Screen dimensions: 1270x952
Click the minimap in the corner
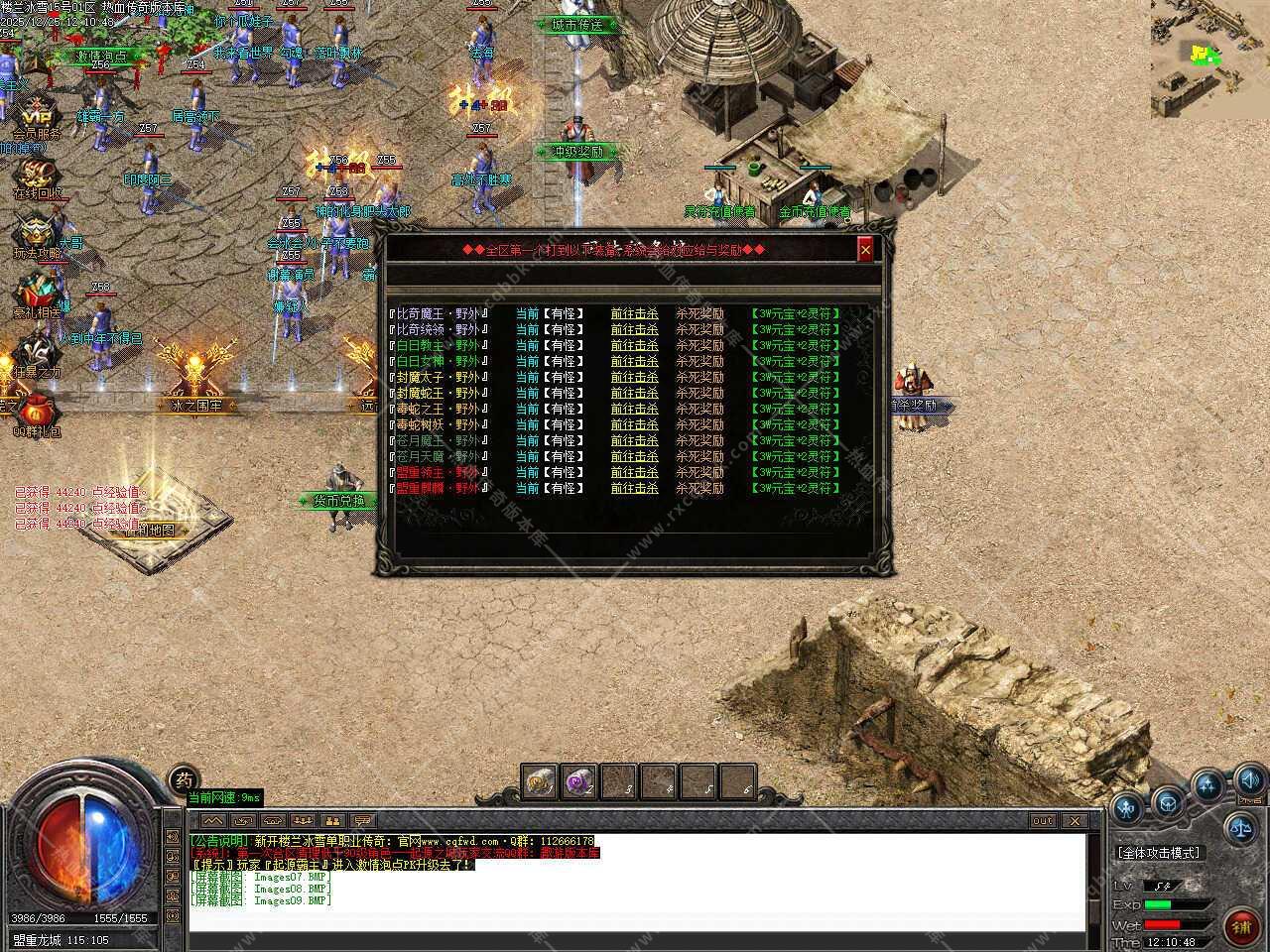(x=1209, y=58)
